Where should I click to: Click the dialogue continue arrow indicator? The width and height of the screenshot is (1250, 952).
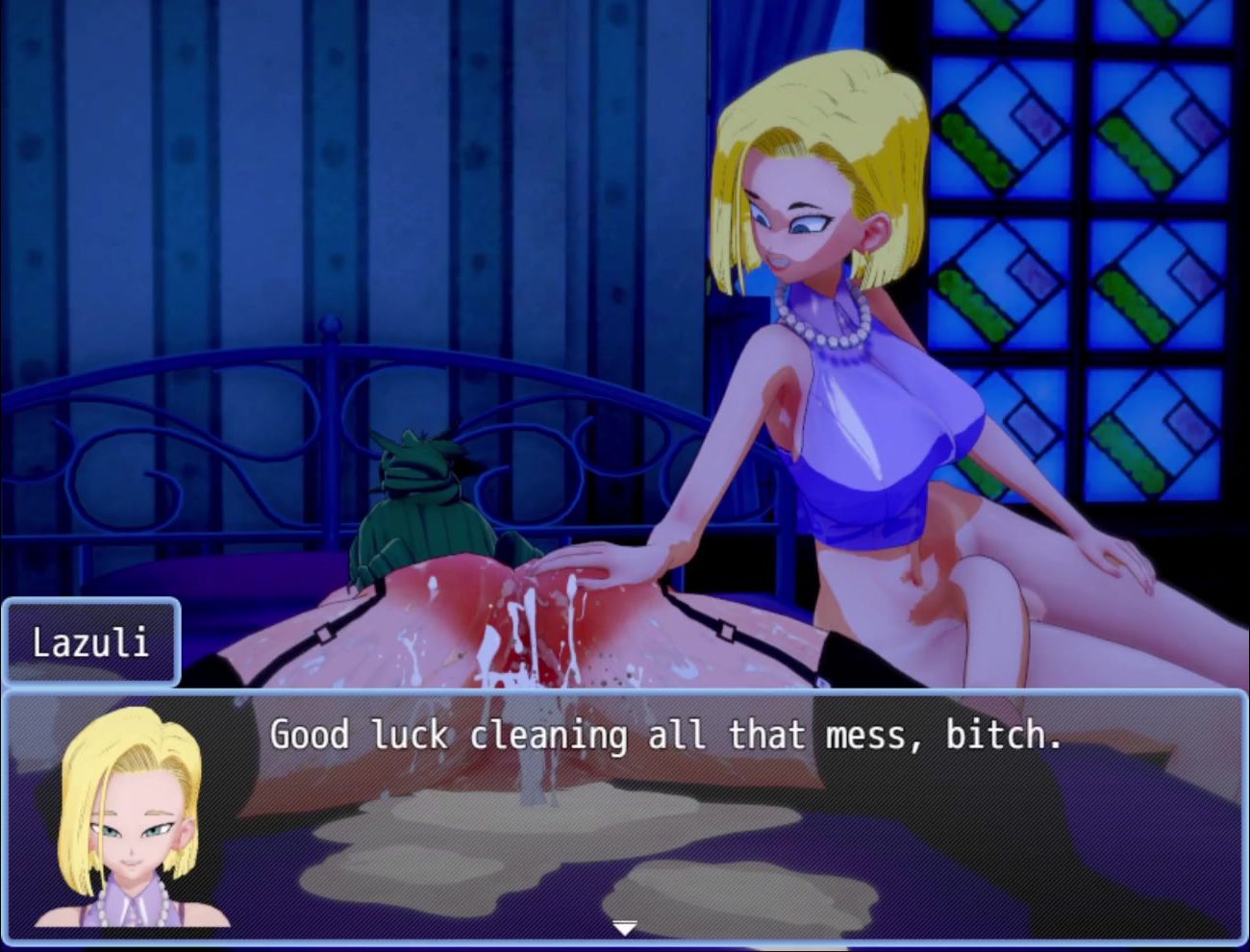tap(625, 928)
